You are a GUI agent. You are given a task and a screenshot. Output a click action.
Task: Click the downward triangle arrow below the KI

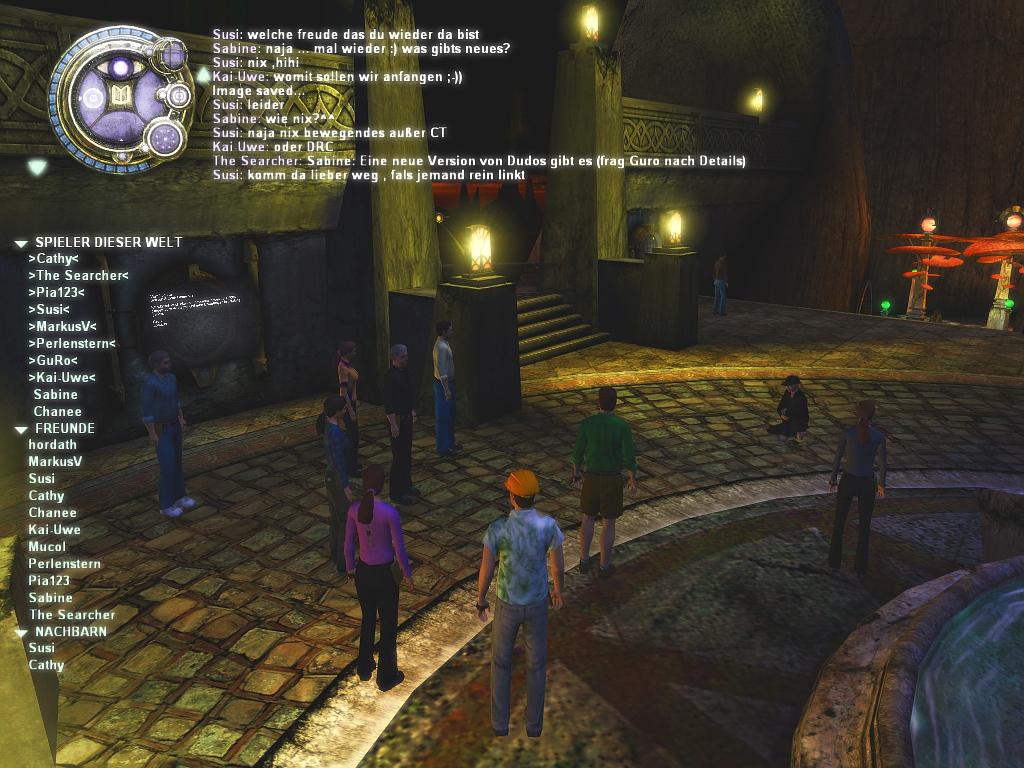[37, 167]
